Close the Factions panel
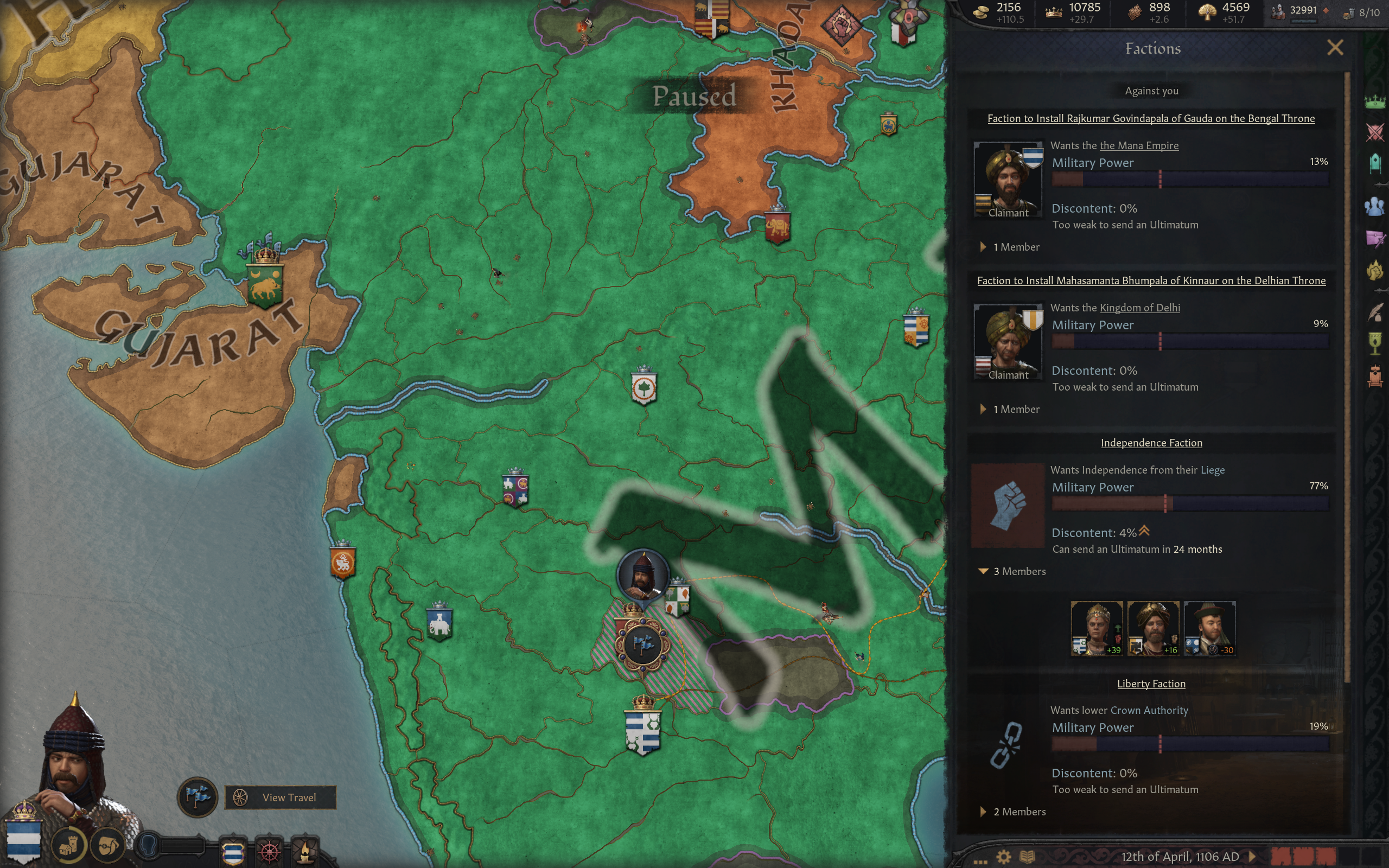The height and width of the screenshot is (868, 1389). click(x=1335, y=48)
